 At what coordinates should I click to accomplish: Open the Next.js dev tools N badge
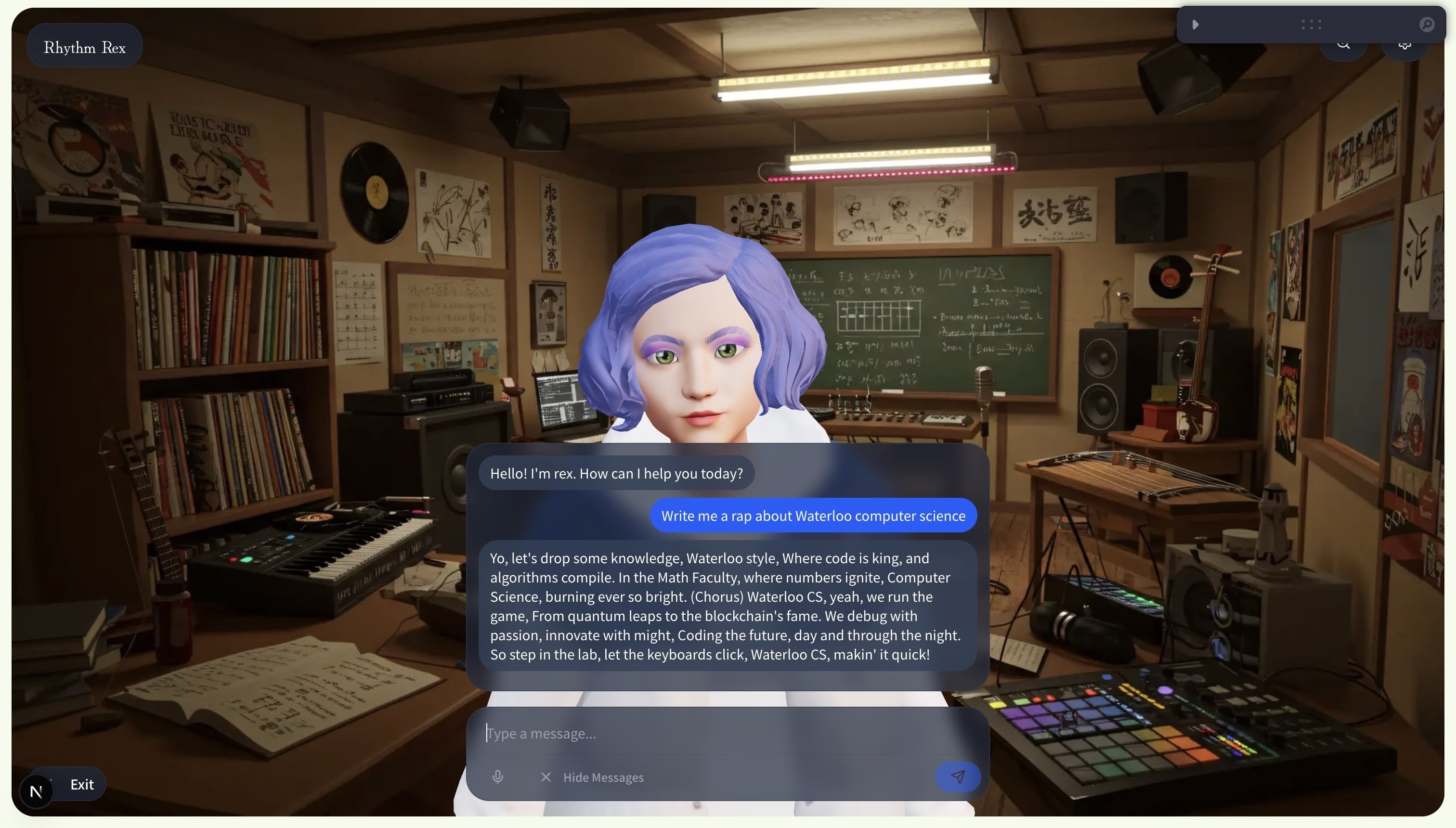coord(36,791)
